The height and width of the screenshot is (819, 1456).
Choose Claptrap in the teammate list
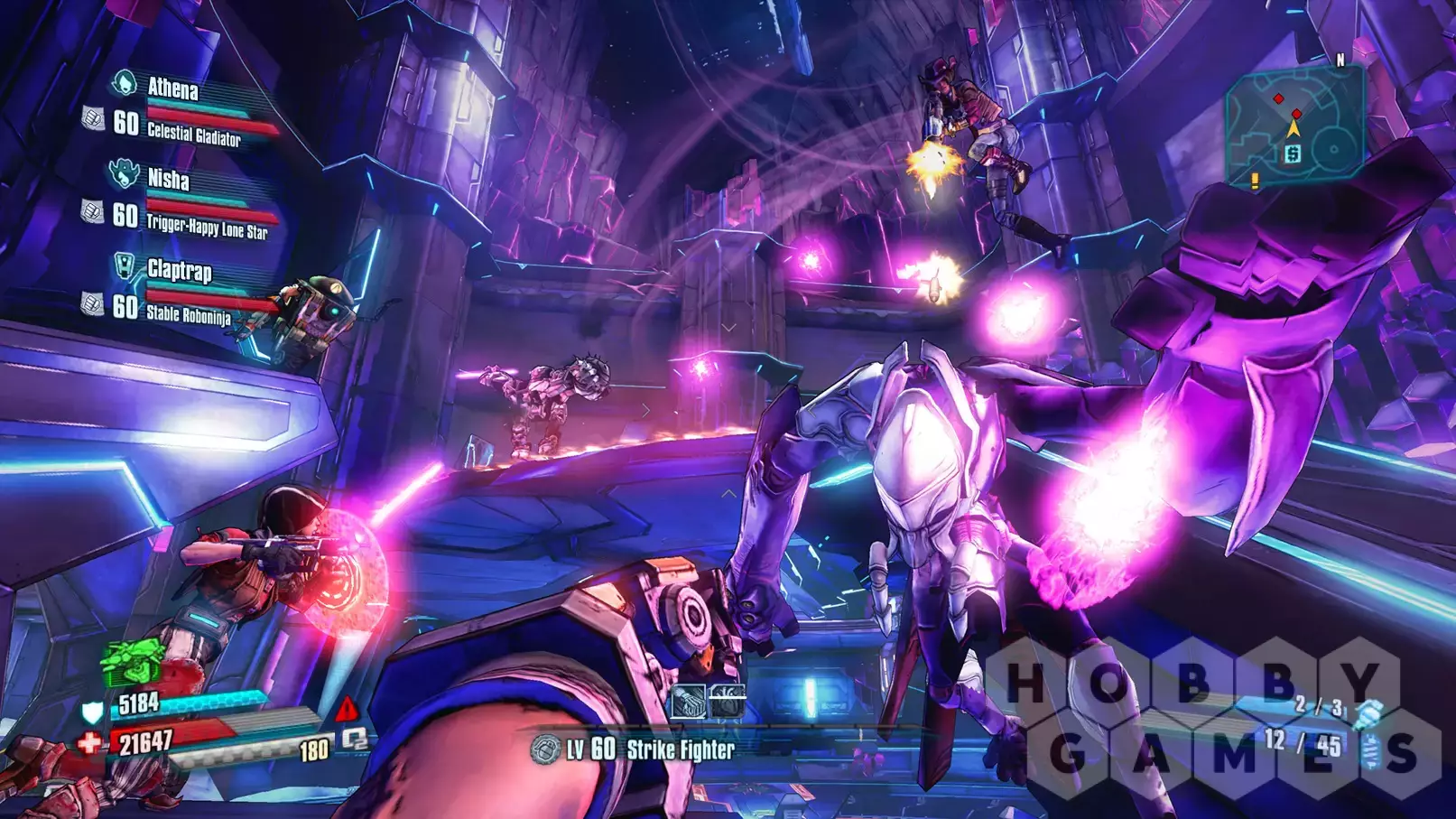pyautogui.click(x=179, y=270)
